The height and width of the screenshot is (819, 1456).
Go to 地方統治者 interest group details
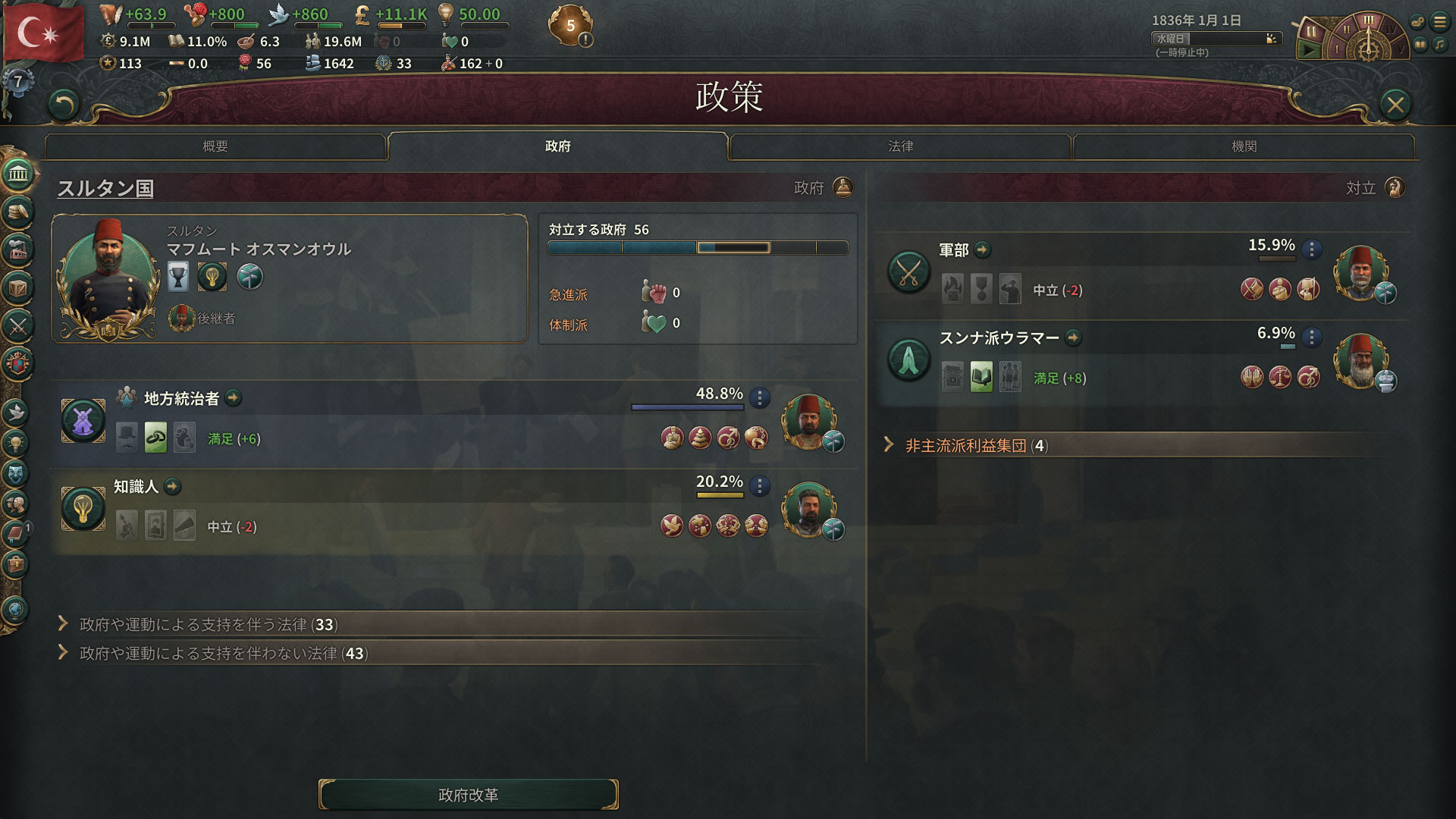pyautogui.click(x=234, y=398)
